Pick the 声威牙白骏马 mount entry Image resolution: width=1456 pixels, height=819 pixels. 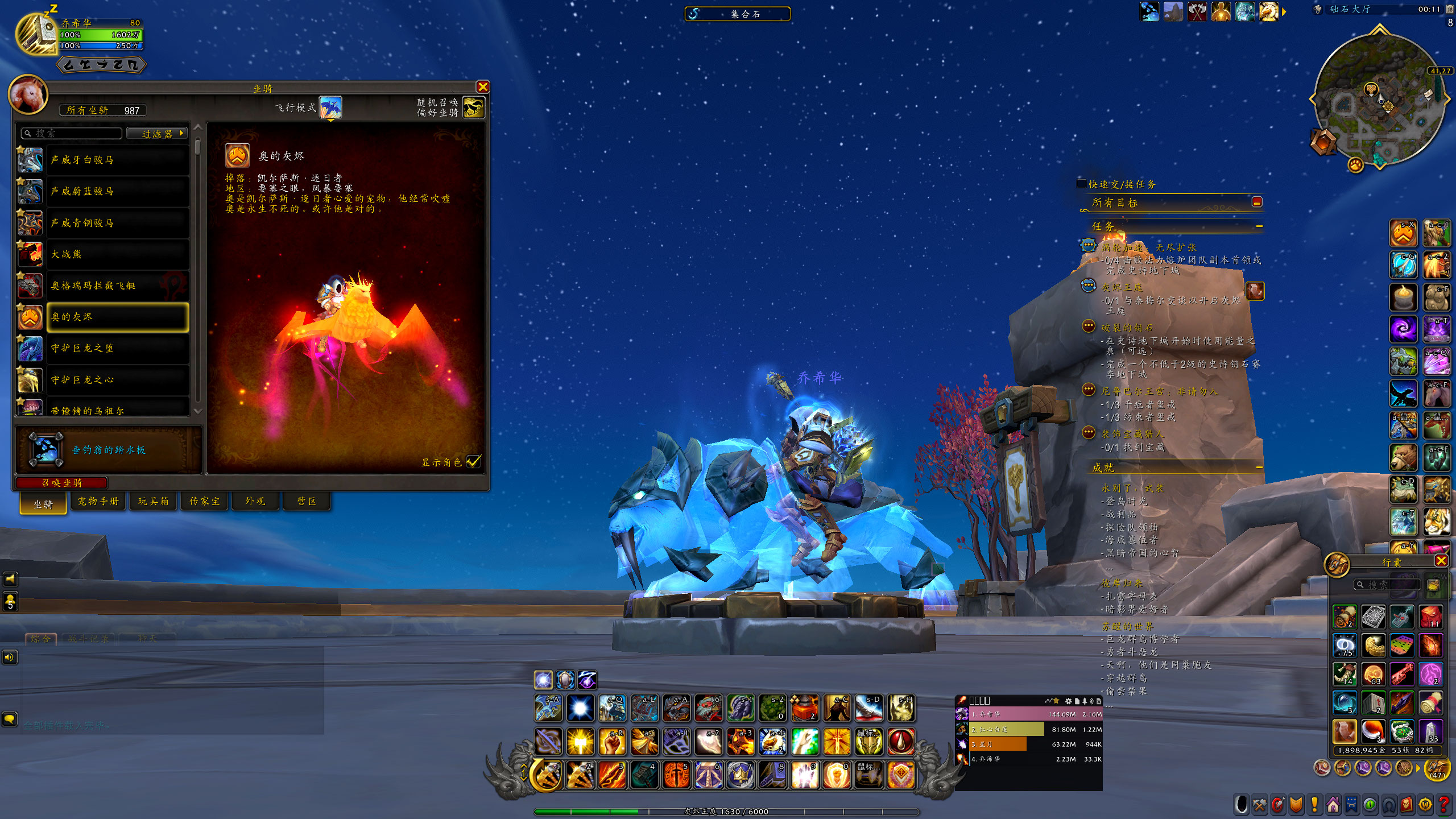(117, 160)
